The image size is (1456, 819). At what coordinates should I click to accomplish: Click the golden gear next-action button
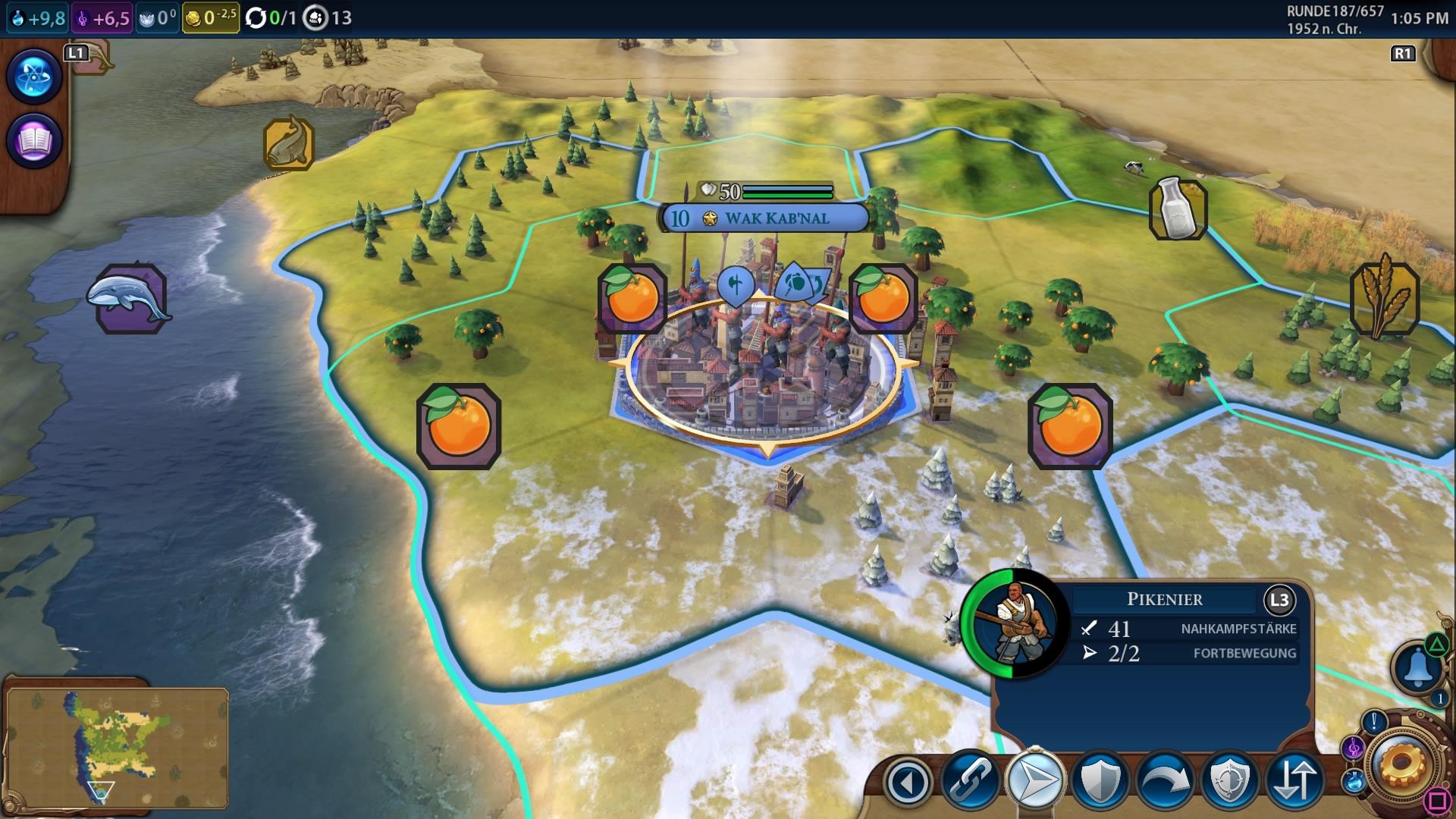point(1401,767)
